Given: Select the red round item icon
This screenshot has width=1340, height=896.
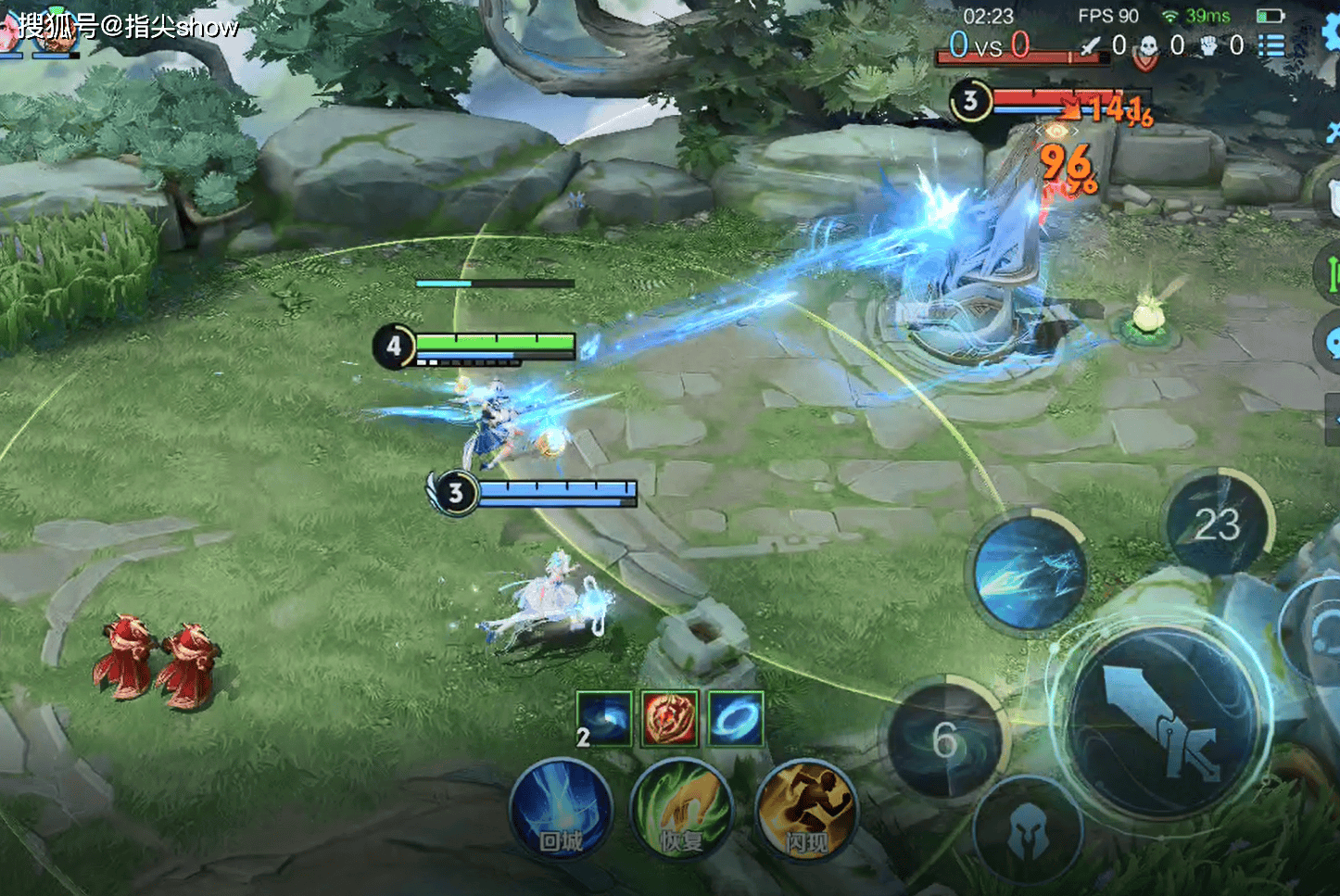Looking at the screenshot, I should [x=670, y=719].
